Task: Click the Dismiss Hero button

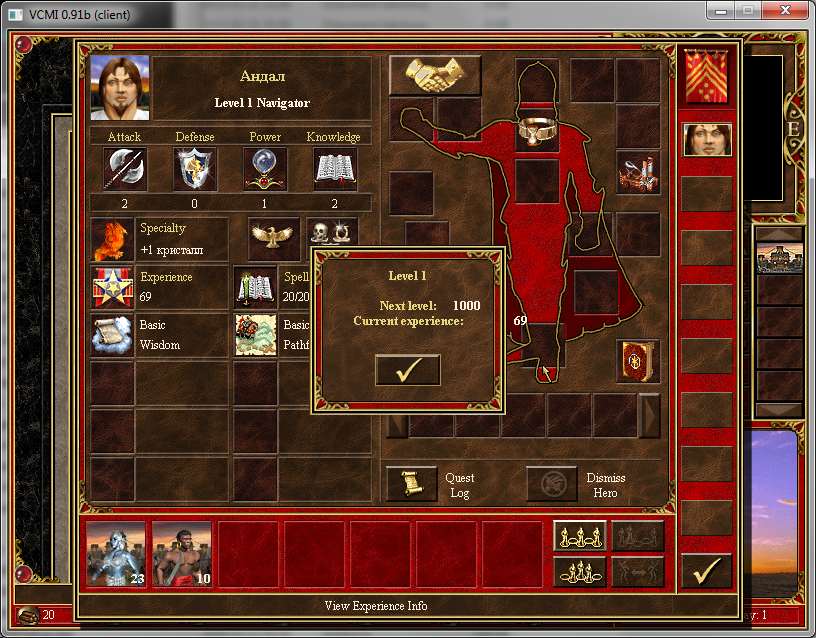Action: (551, 484)
